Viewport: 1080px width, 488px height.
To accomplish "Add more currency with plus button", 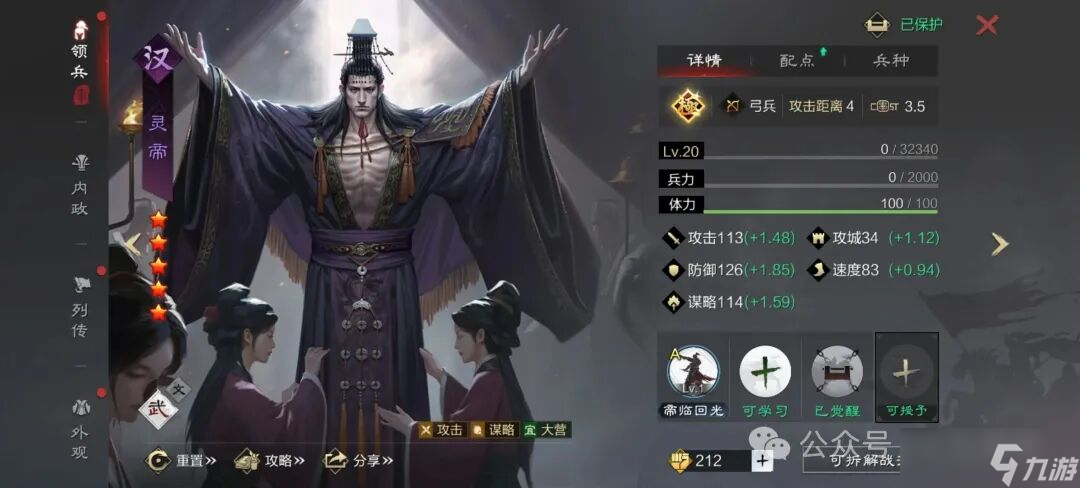I will pyautogui.click(x=762, y=461).
